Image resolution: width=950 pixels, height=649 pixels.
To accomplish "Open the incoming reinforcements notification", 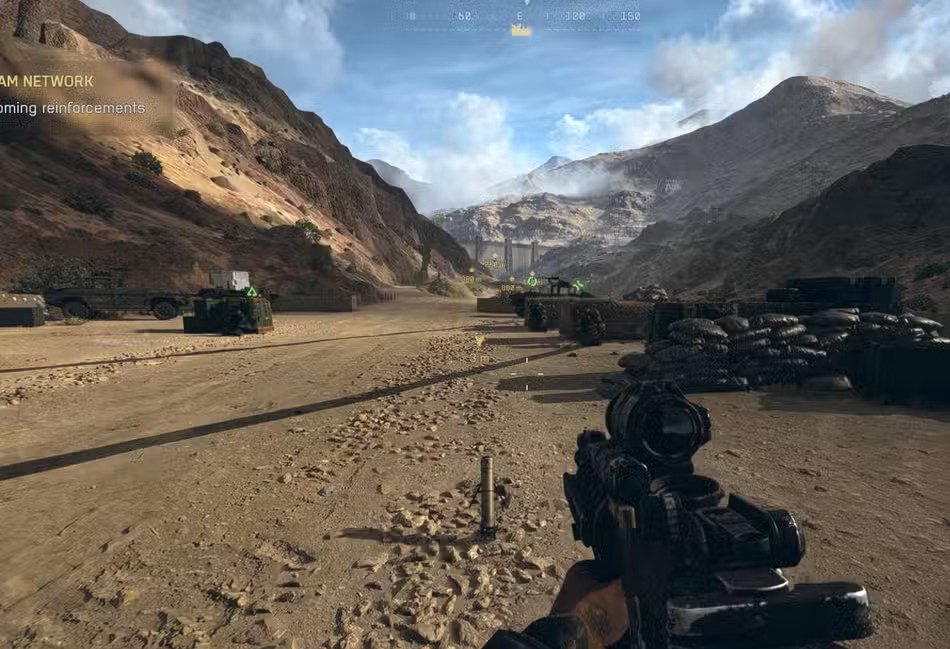I will (x=73, y=108).
